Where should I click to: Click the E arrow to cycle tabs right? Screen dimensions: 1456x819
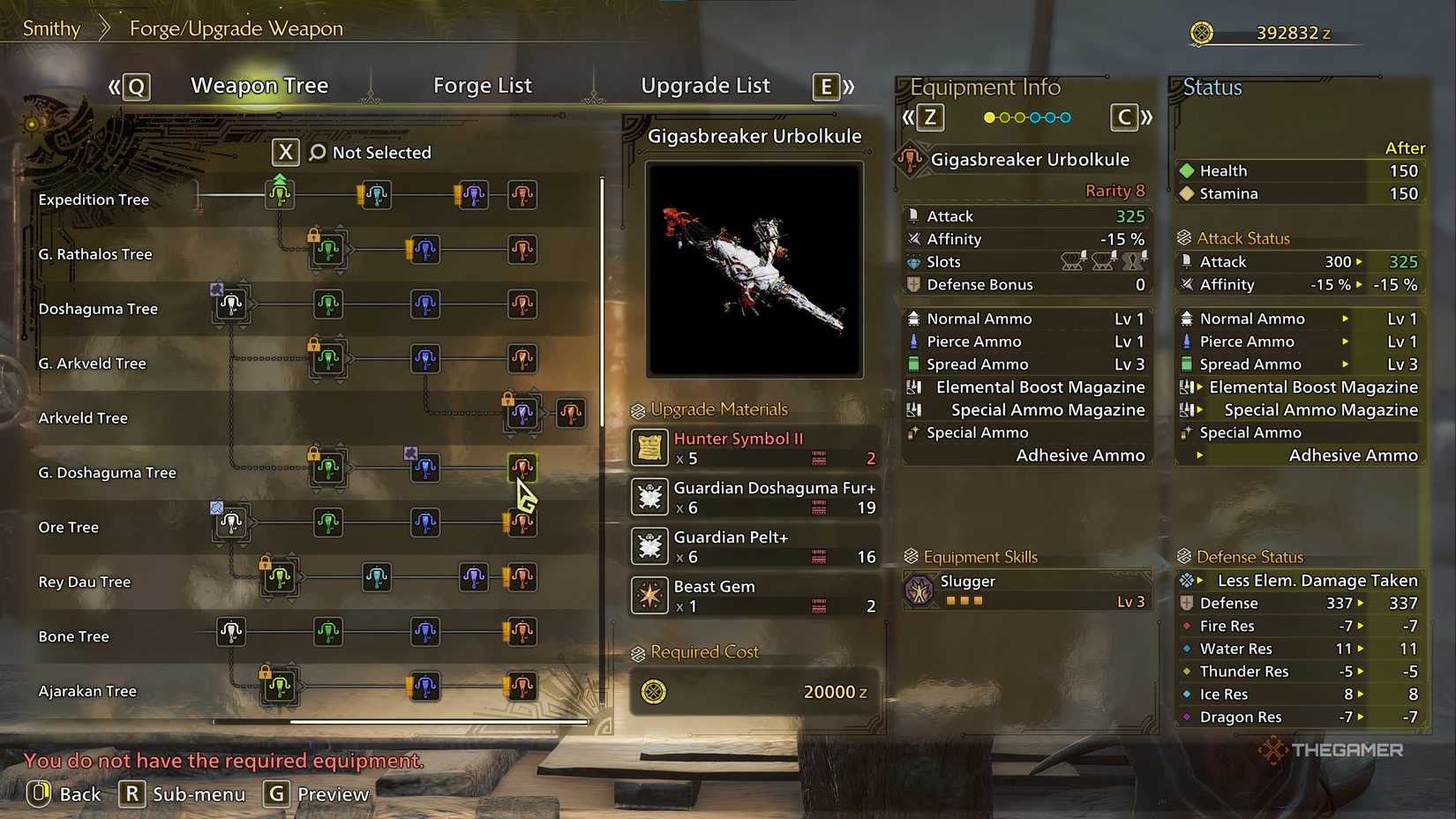tap(825, 86)
